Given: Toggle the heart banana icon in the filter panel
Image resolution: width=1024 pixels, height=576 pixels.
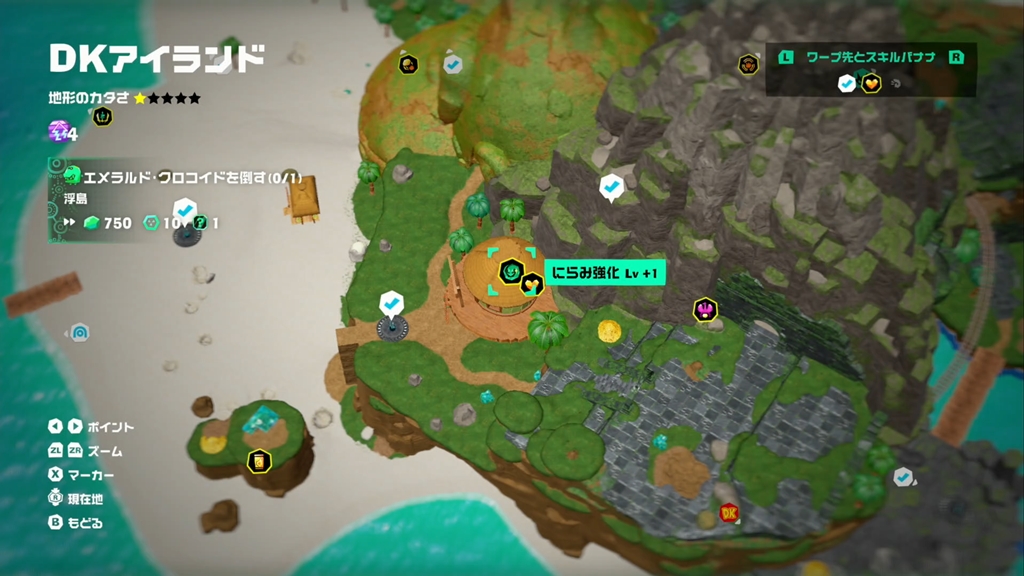Looking at the screenshot, I should tap(870, 84).
